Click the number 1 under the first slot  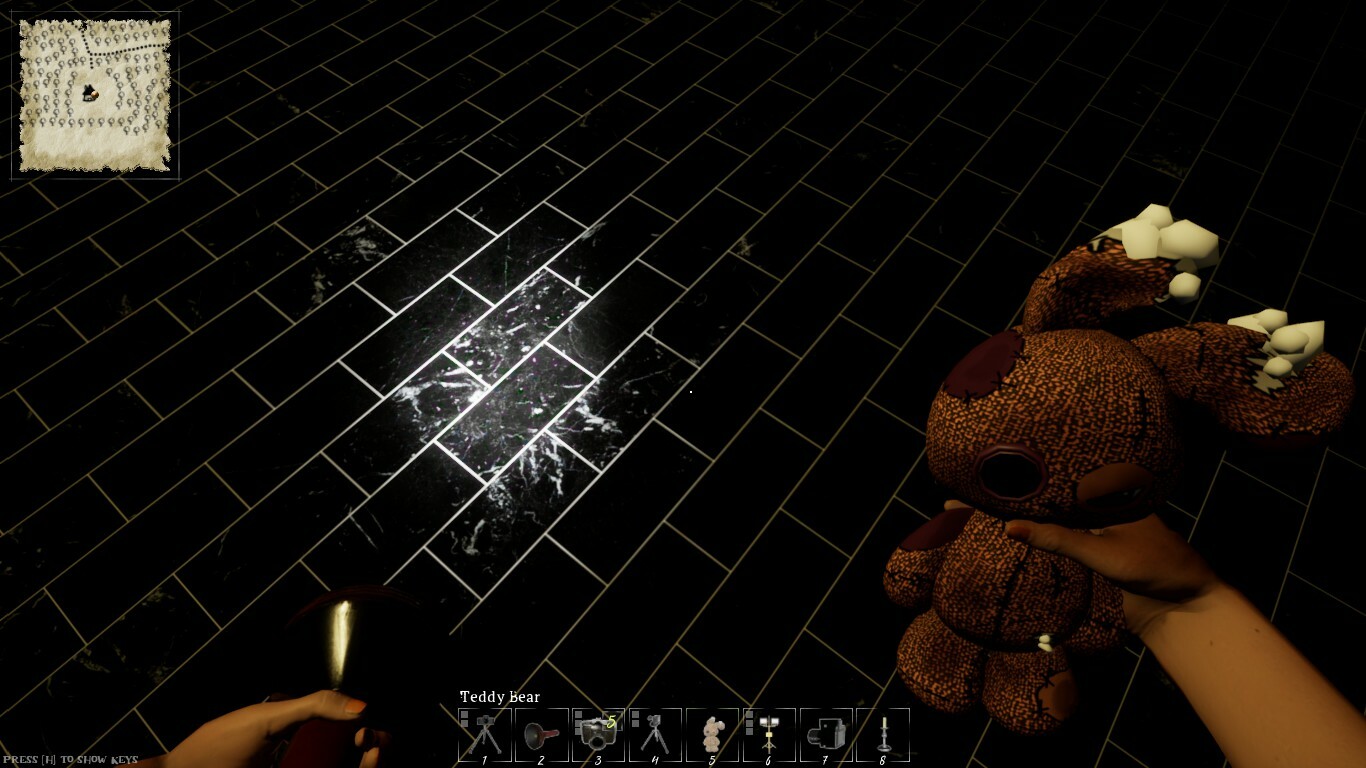(484, 761)
